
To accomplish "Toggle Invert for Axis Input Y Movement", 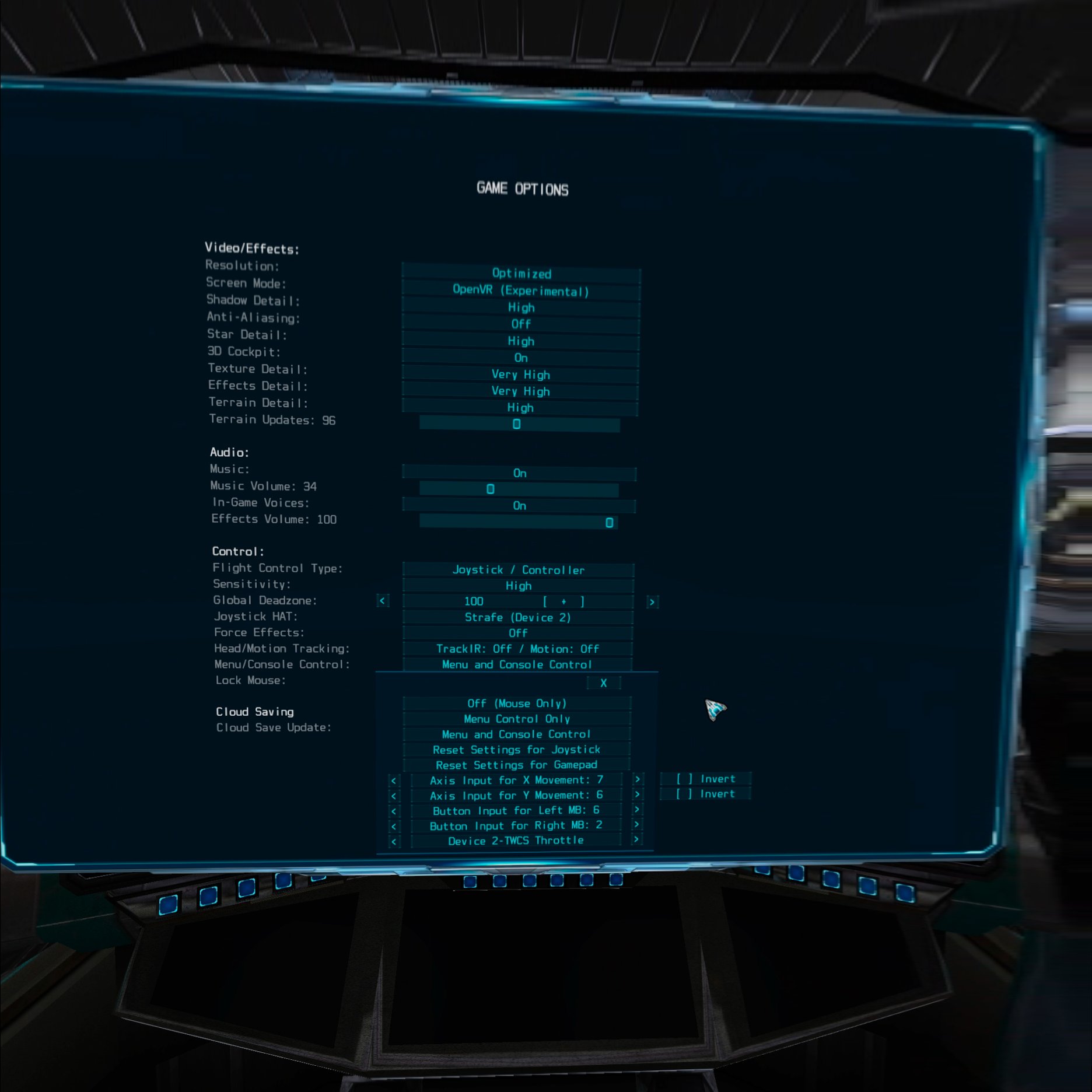I will [705, 794].
